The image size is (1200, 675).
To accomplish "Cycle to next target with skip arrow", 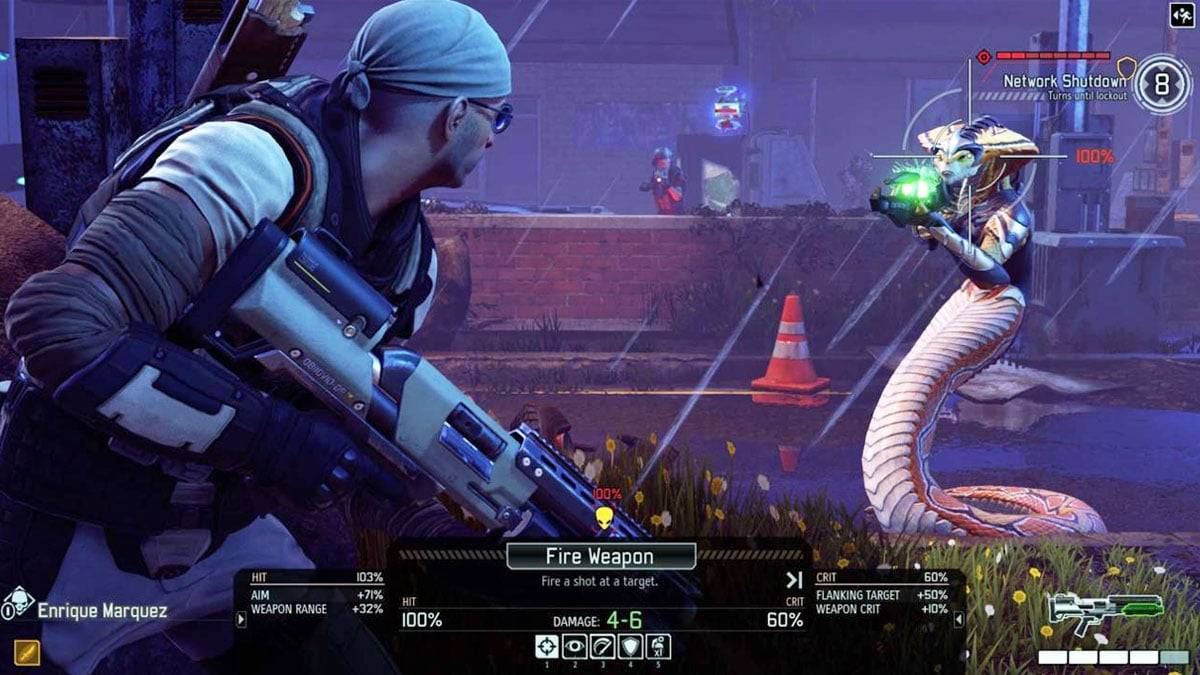I will (794, 579).
